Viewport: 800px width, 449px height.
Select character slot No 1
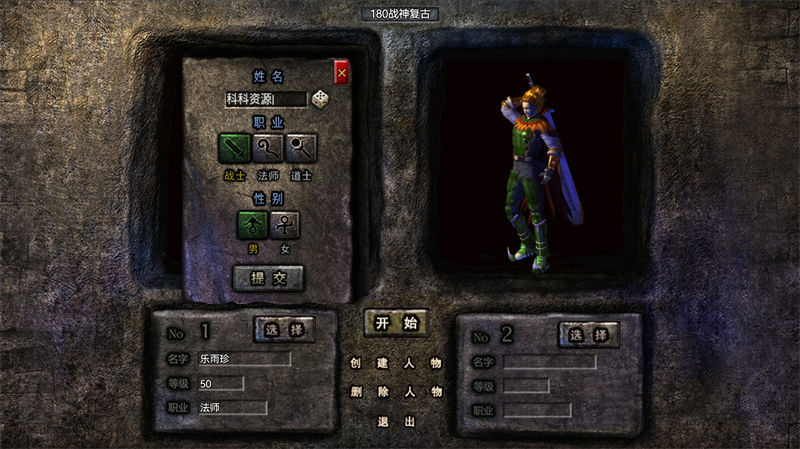click(285, 329)
